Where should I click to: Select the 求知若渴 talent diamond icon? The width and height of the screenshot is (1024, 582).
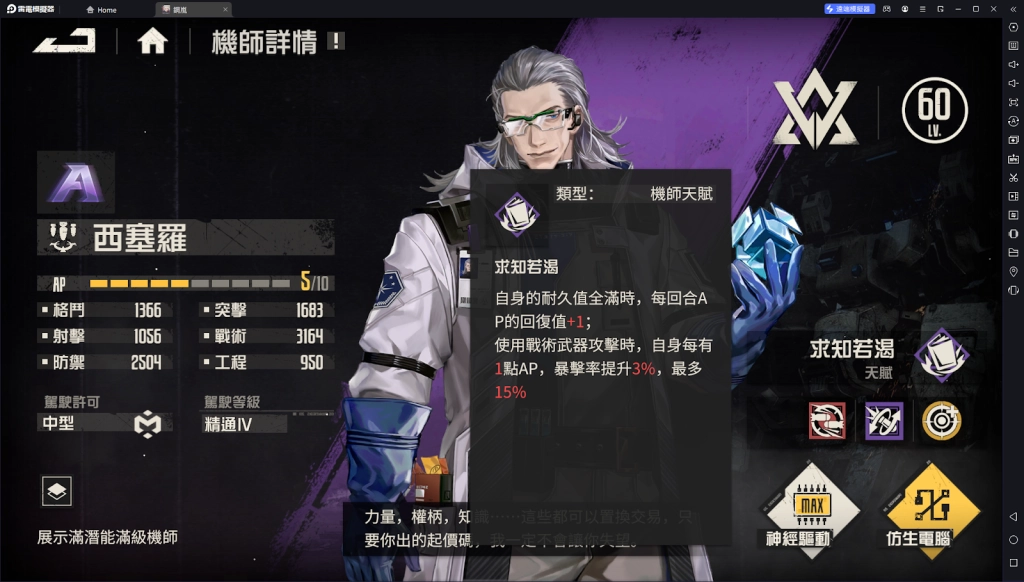941,355
